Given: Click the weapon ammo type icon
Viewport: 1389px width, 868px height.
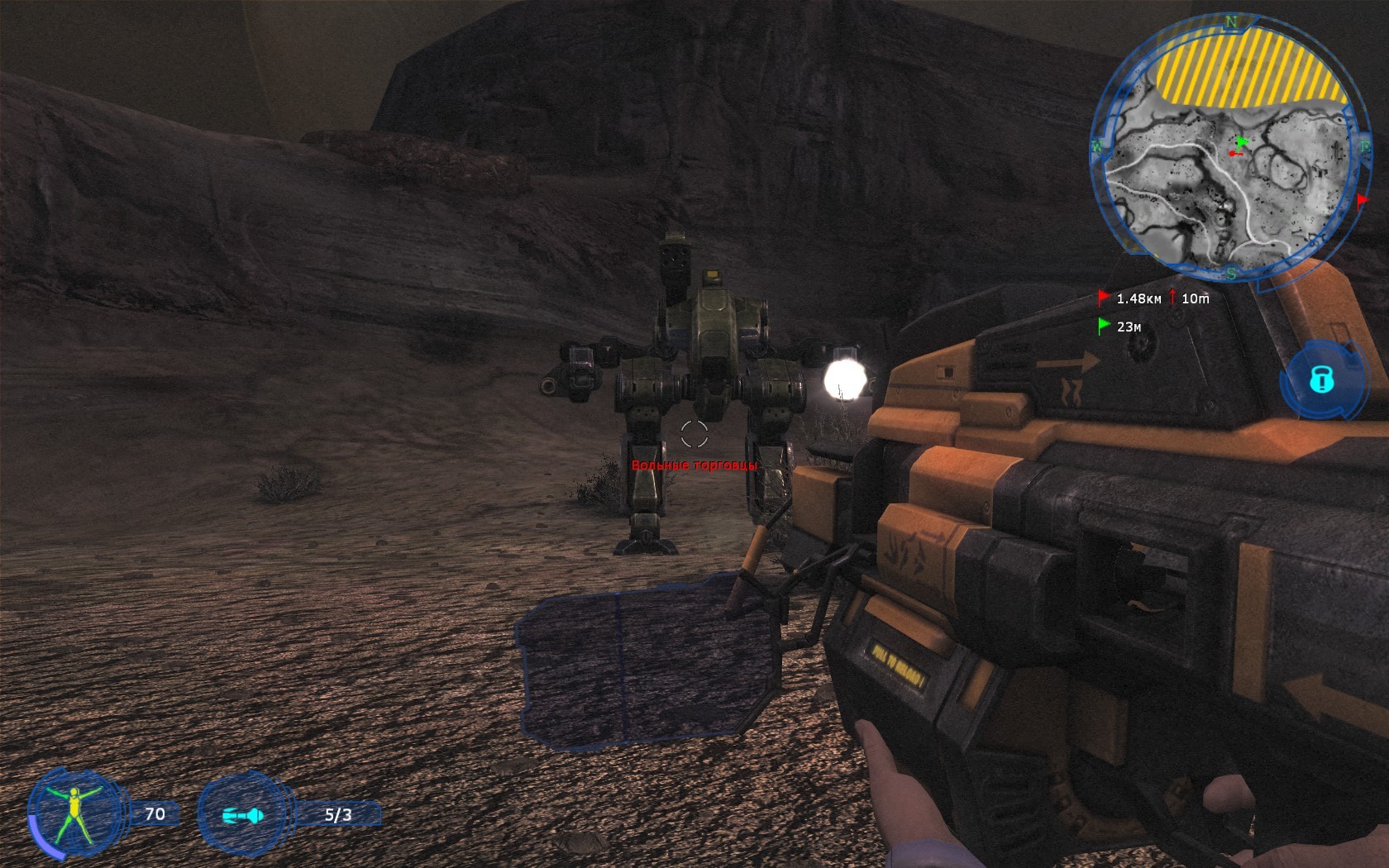Looking at the screenshot, I should coord(243,815).
